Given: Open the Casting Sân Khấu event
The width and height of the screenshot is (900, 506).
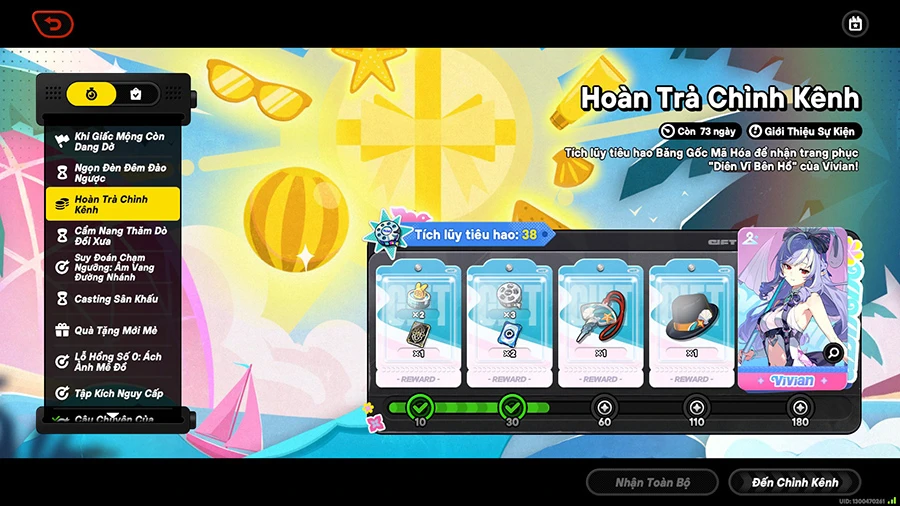Looking at the screenshot, I should [x=112, y=299].
